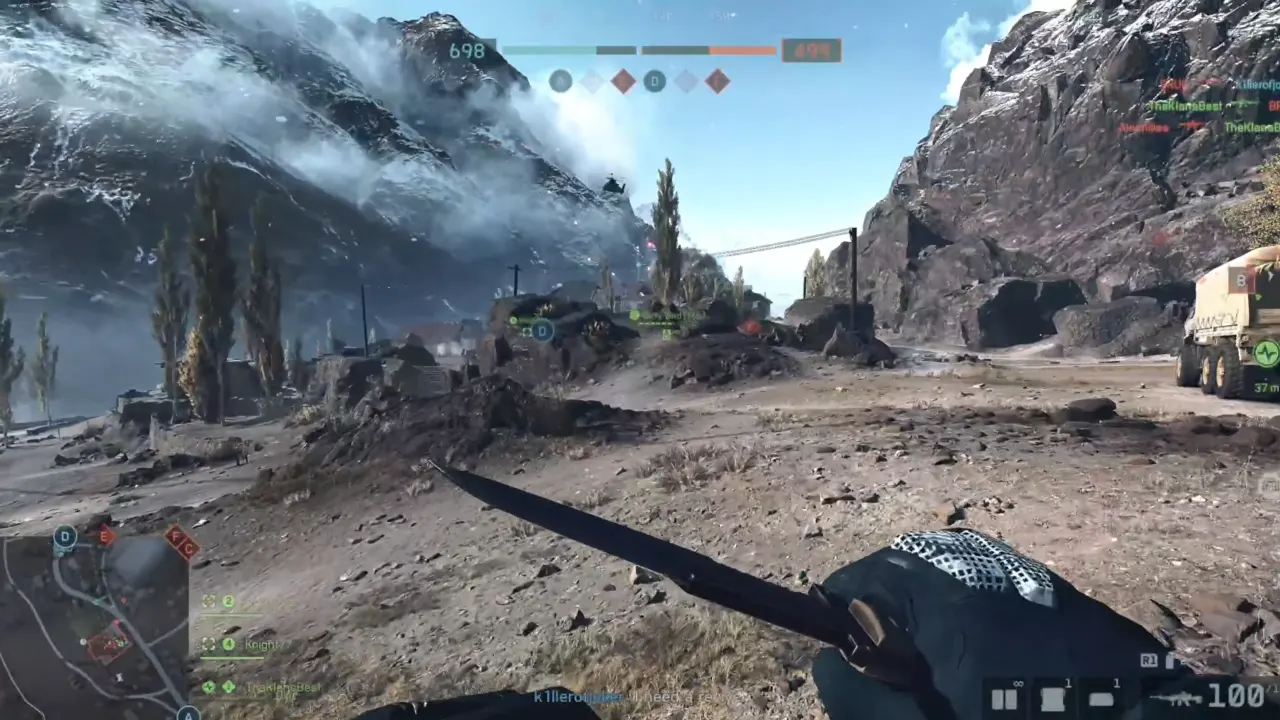The image size is (1280, 720).
Task: Select the red F flag in the top capture bar
Action: click(x=717, y=81)
